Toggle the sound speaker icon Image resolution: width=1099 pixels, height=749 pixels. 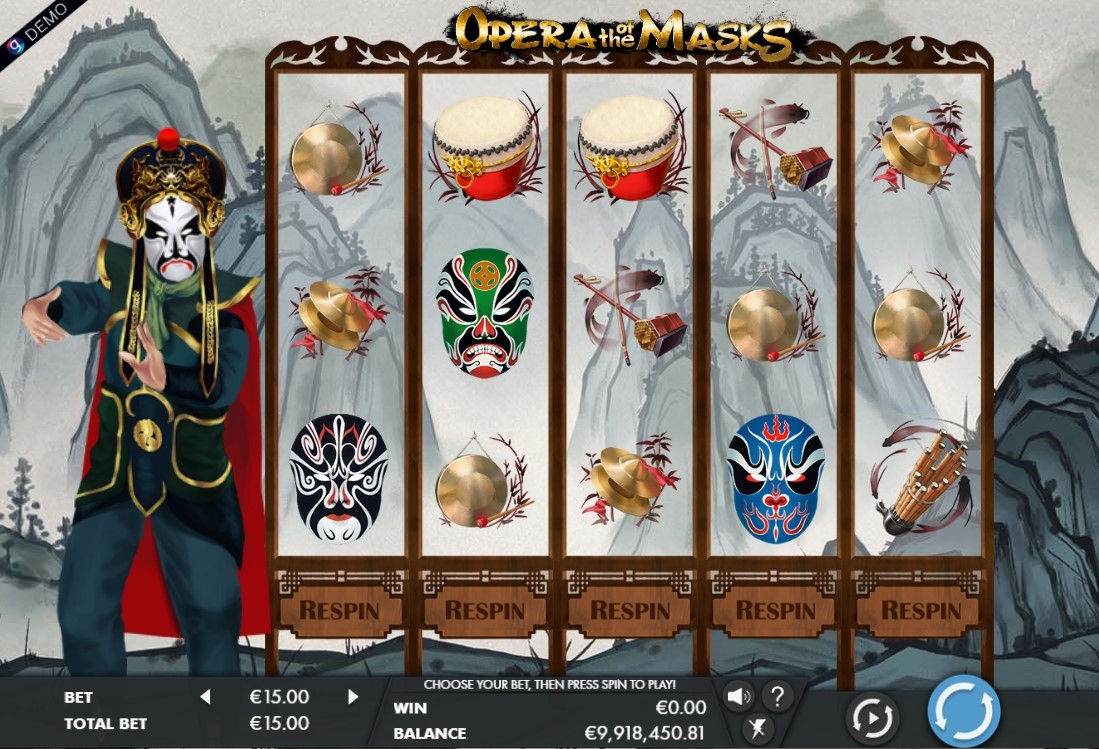pyautogui.click(x=739, y=696)
